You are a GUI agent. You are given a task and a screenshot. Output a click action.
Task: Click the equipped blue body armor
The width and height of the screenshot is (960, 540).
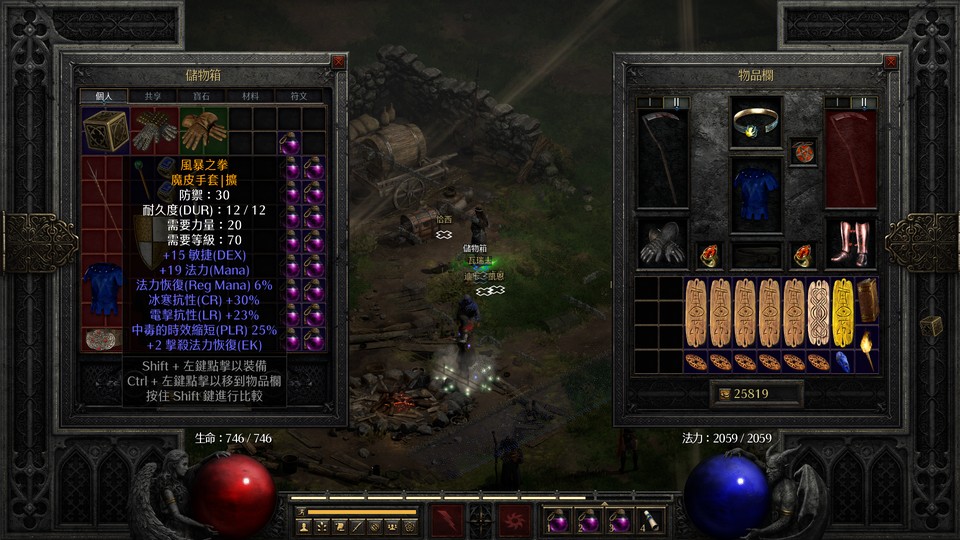coord(756,190)
